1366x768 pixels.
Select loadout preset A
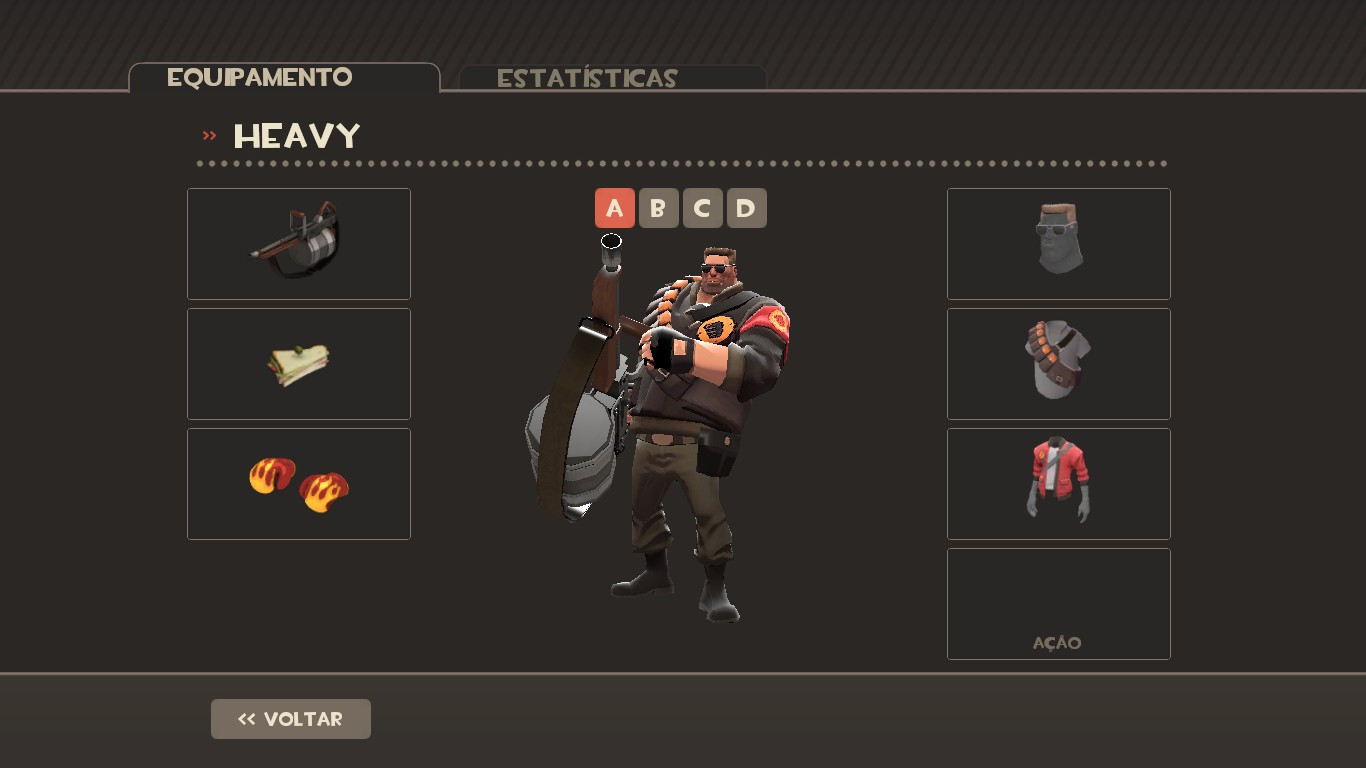pos(614,208)
